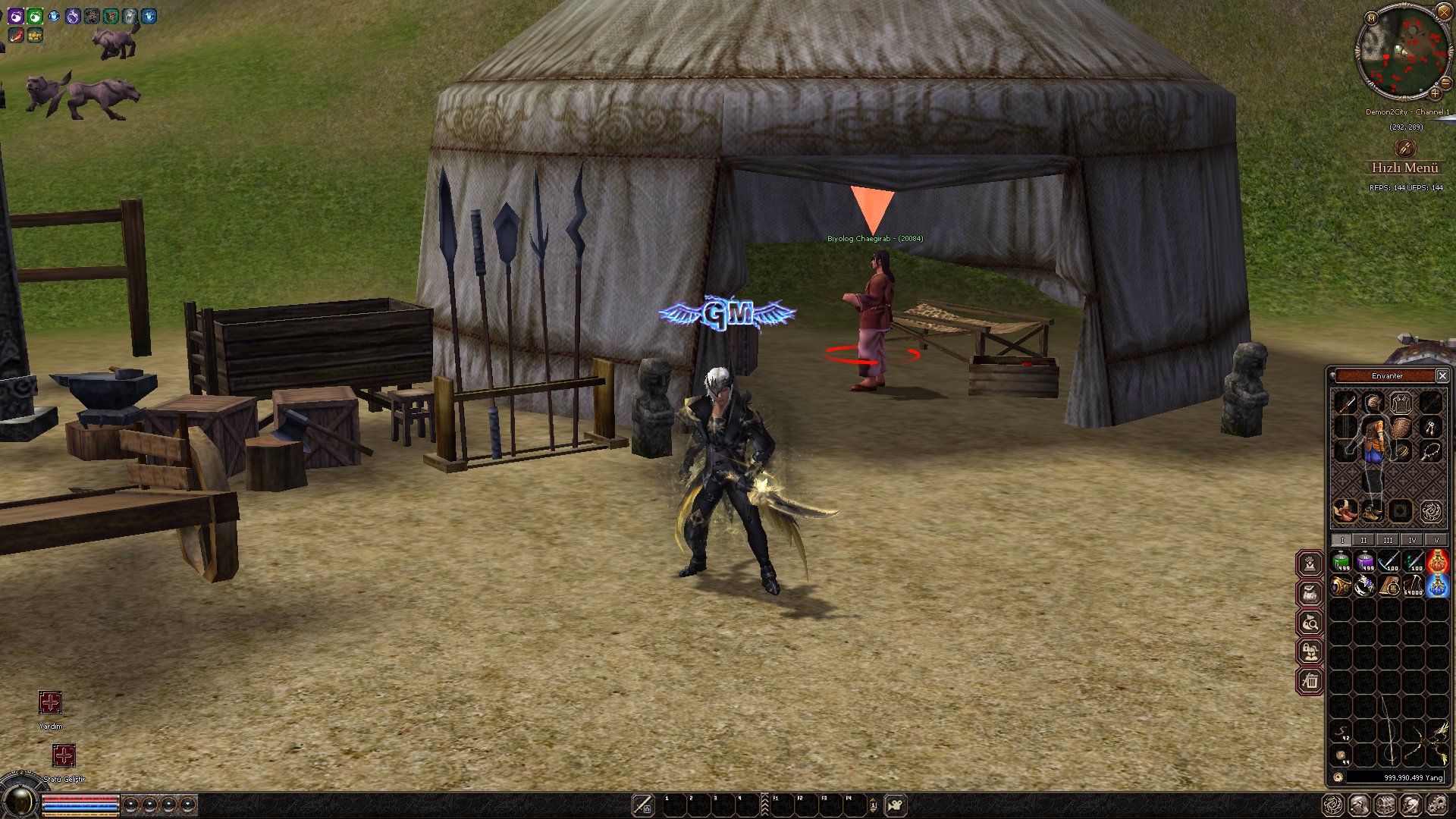Select the green potion stack in inventory
Viewport: 1456px width, 819px height.
[x=1341, y=562]
